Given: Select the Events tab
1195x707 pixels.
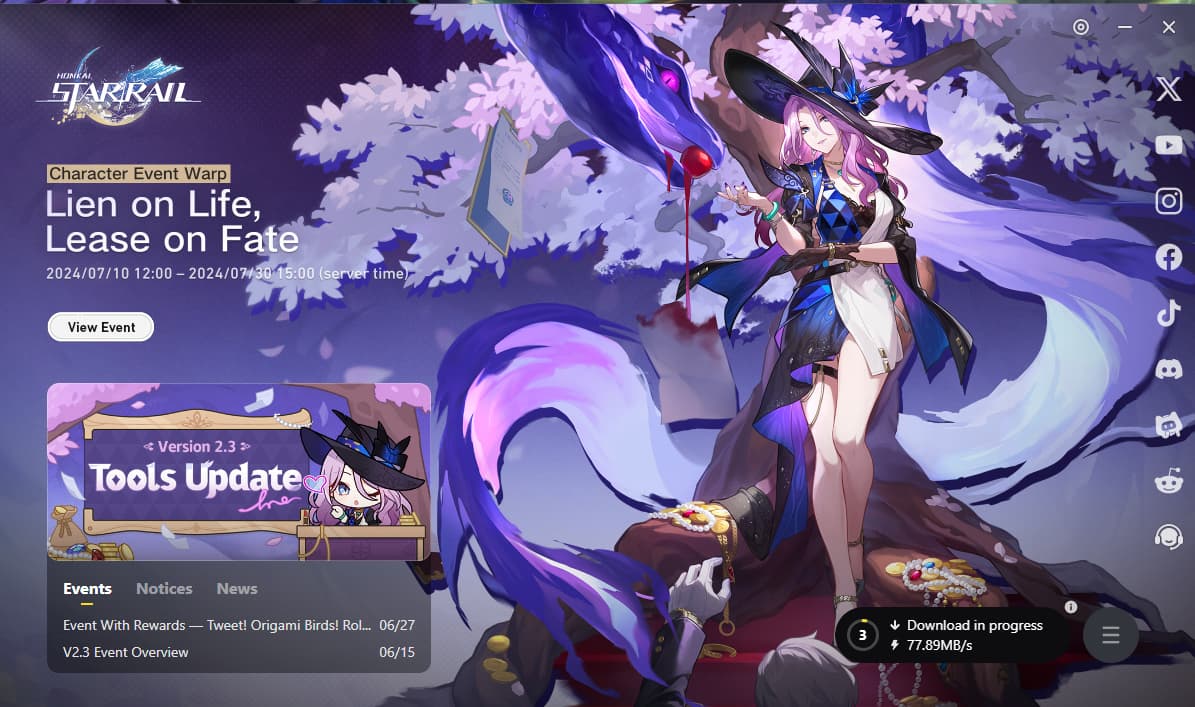Looking at the screenshot, I should tap(87, 589).
